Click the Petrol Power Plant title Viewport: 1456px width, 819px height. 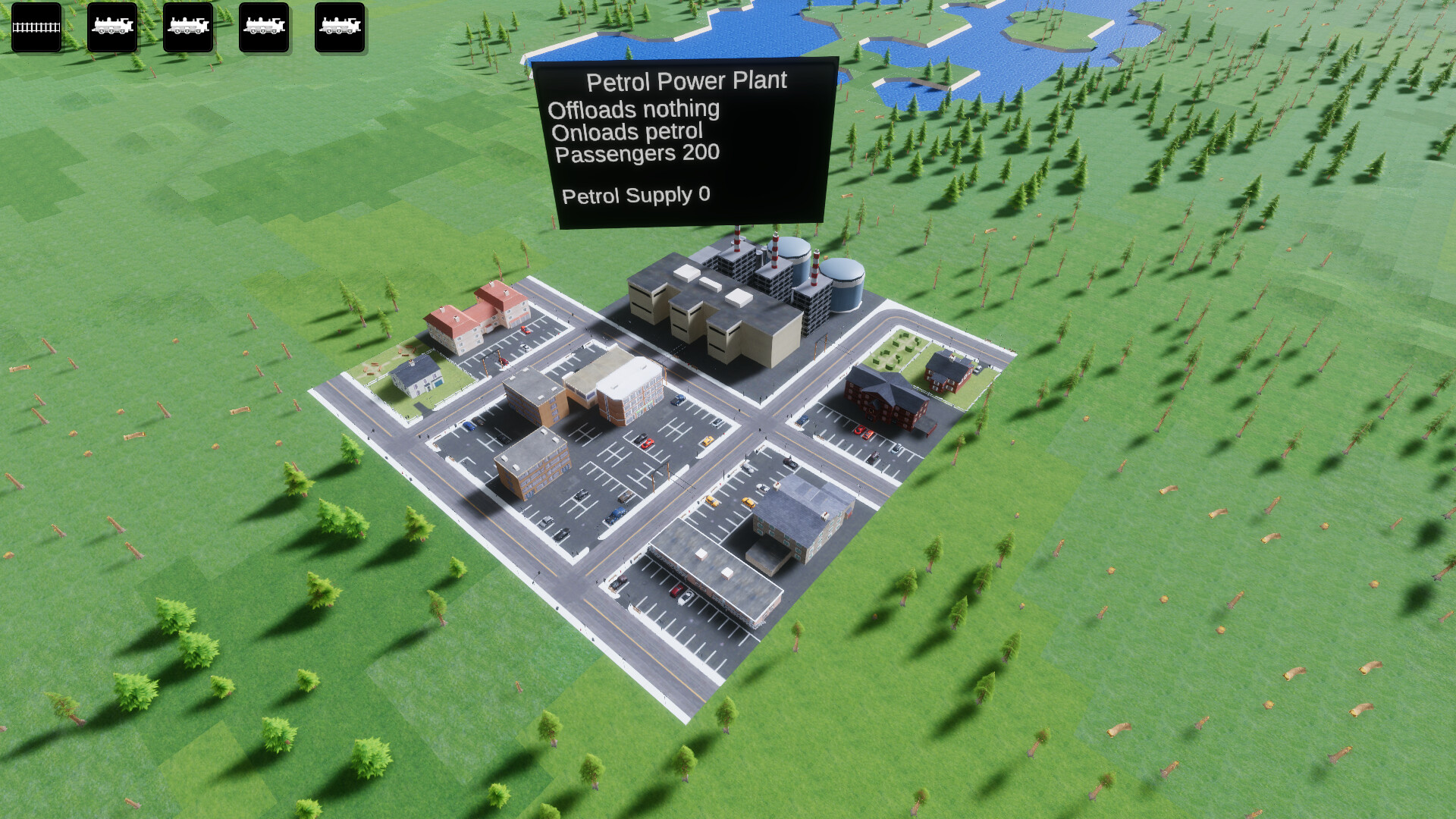[x=687, y=79]
